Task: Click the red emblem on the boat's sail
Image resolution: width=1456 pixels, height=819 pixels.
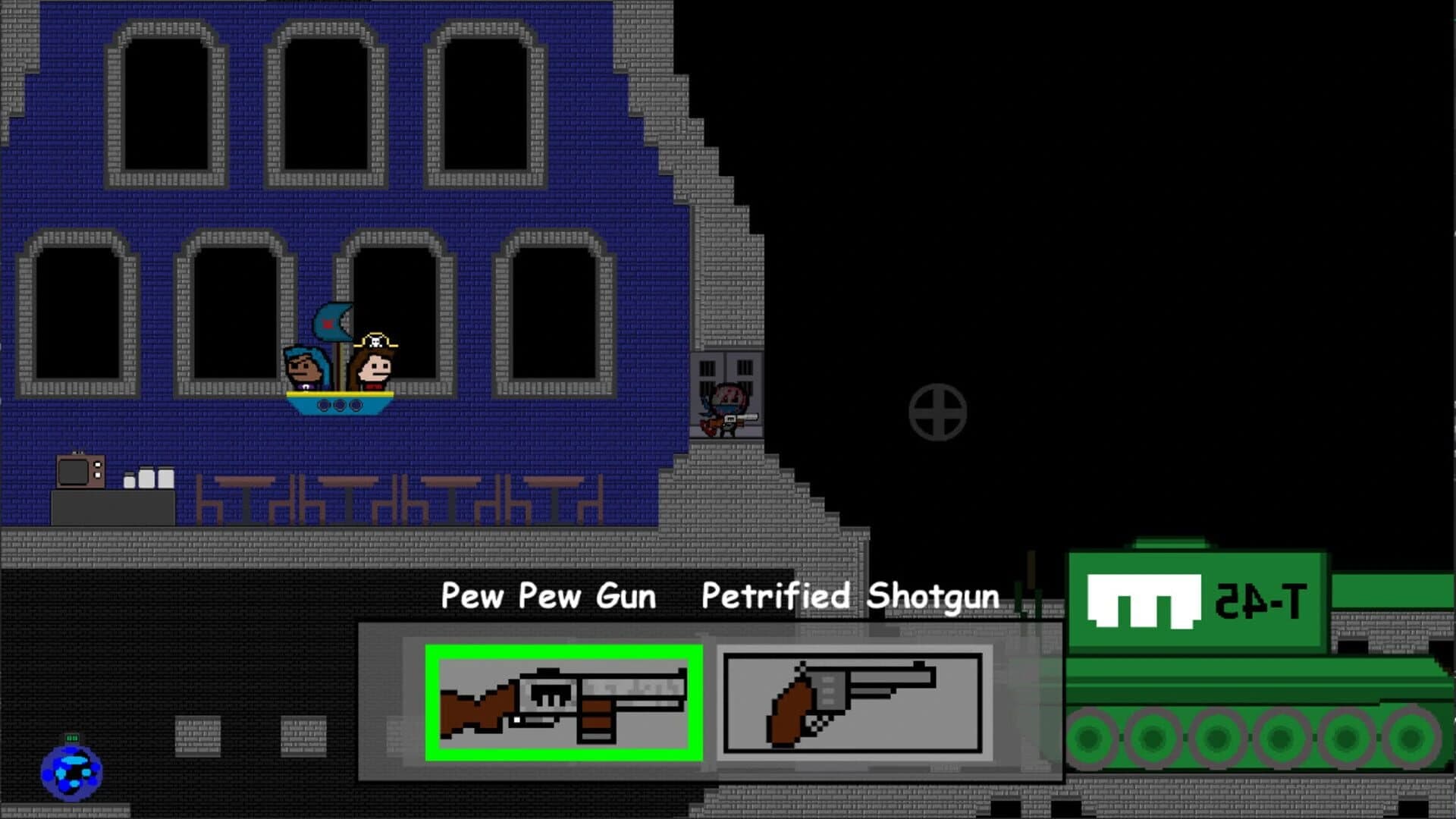Action: click(x=326, y=324)
